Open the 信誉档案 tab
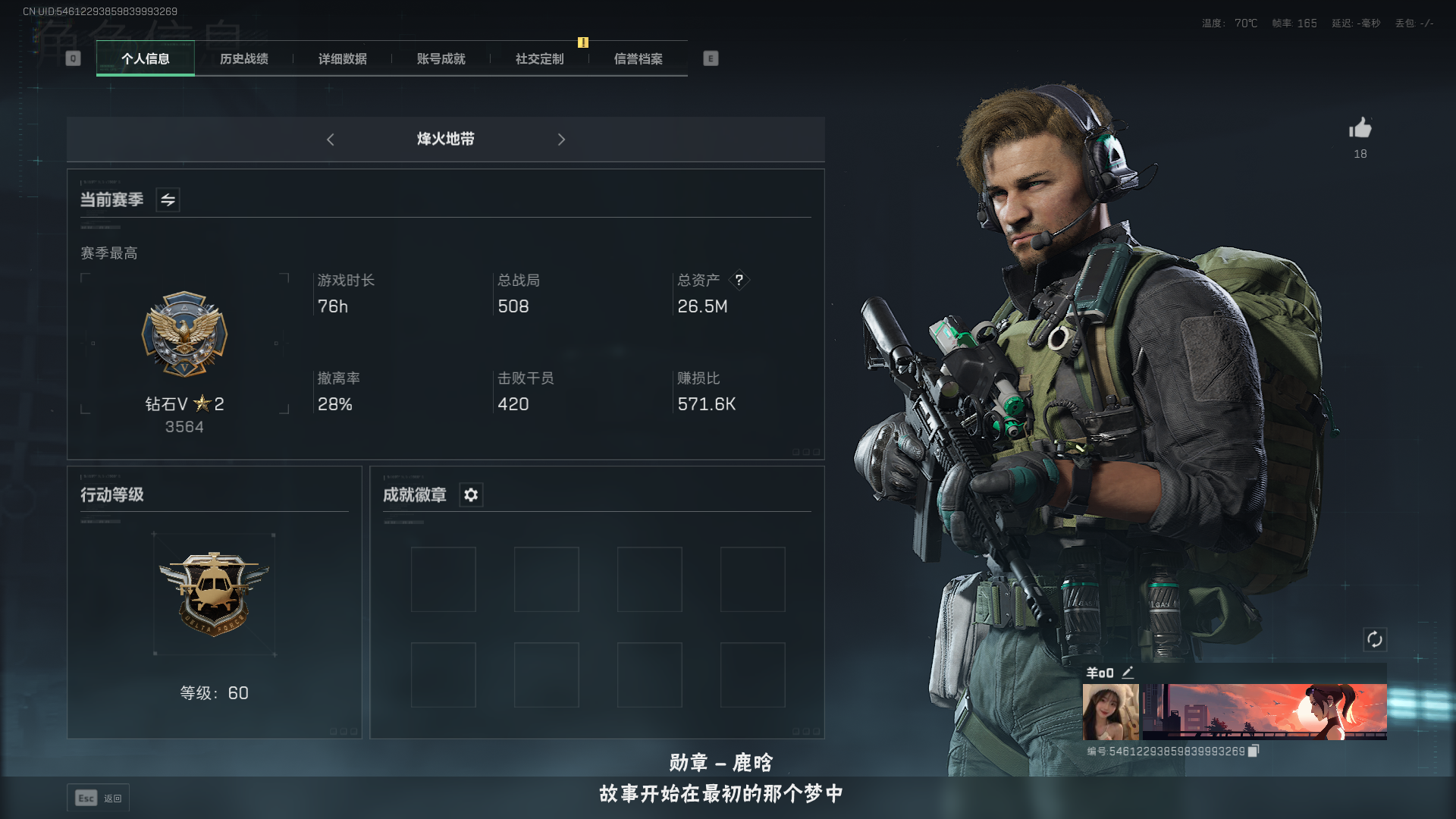This screenshot has height=819, width=1456. click(638, 58)
